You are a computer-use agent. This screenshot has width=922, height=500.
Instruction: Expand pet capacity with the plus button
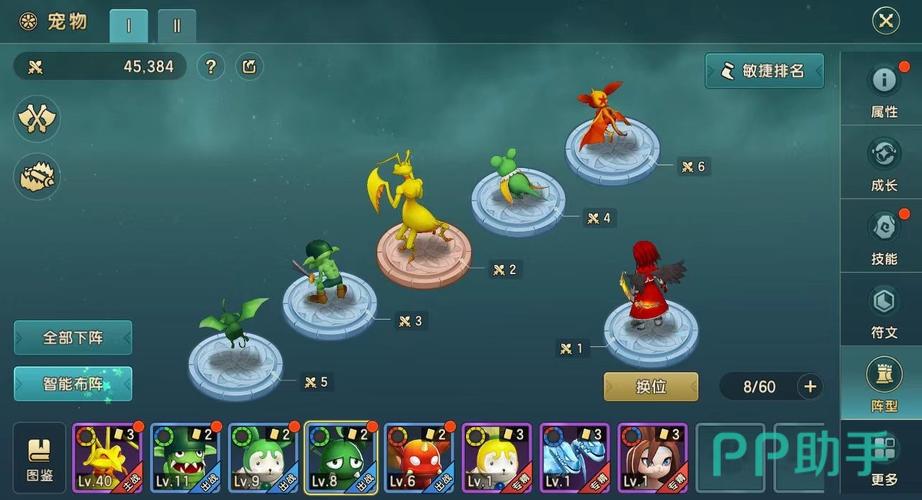pos(810,386)
